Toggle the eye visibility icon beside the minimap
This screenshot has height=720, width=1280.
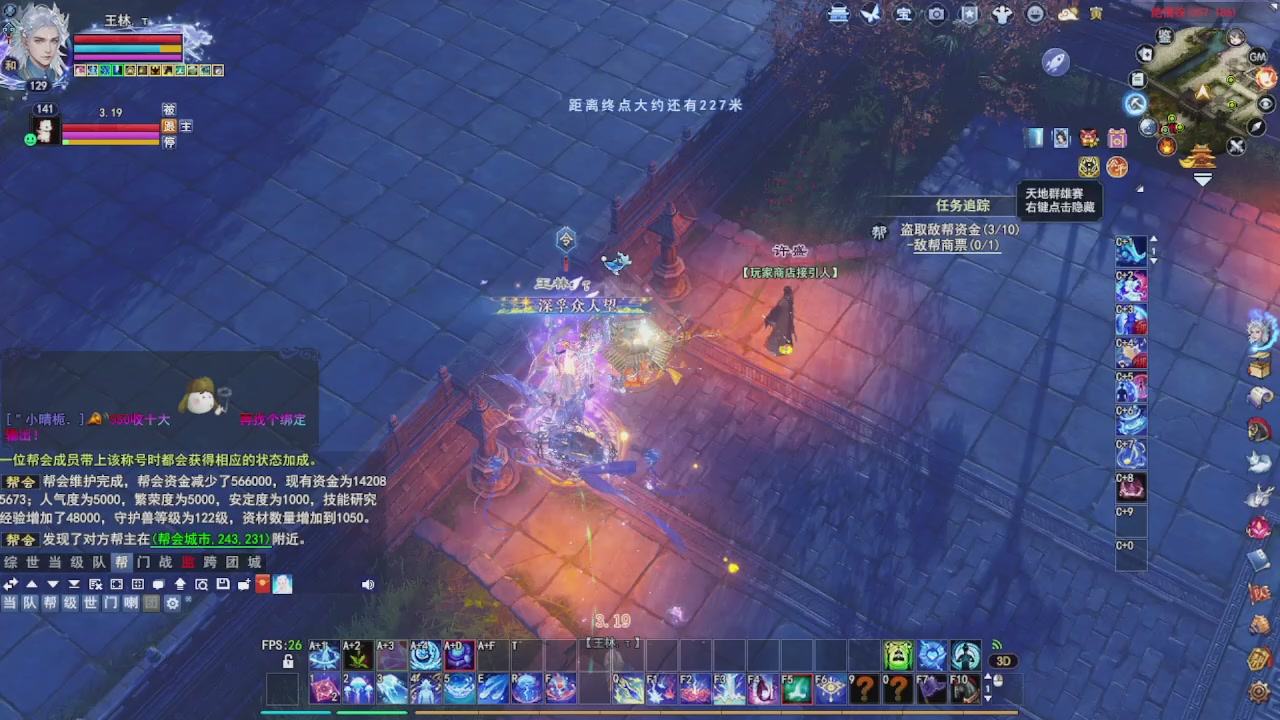(1266, 102)
